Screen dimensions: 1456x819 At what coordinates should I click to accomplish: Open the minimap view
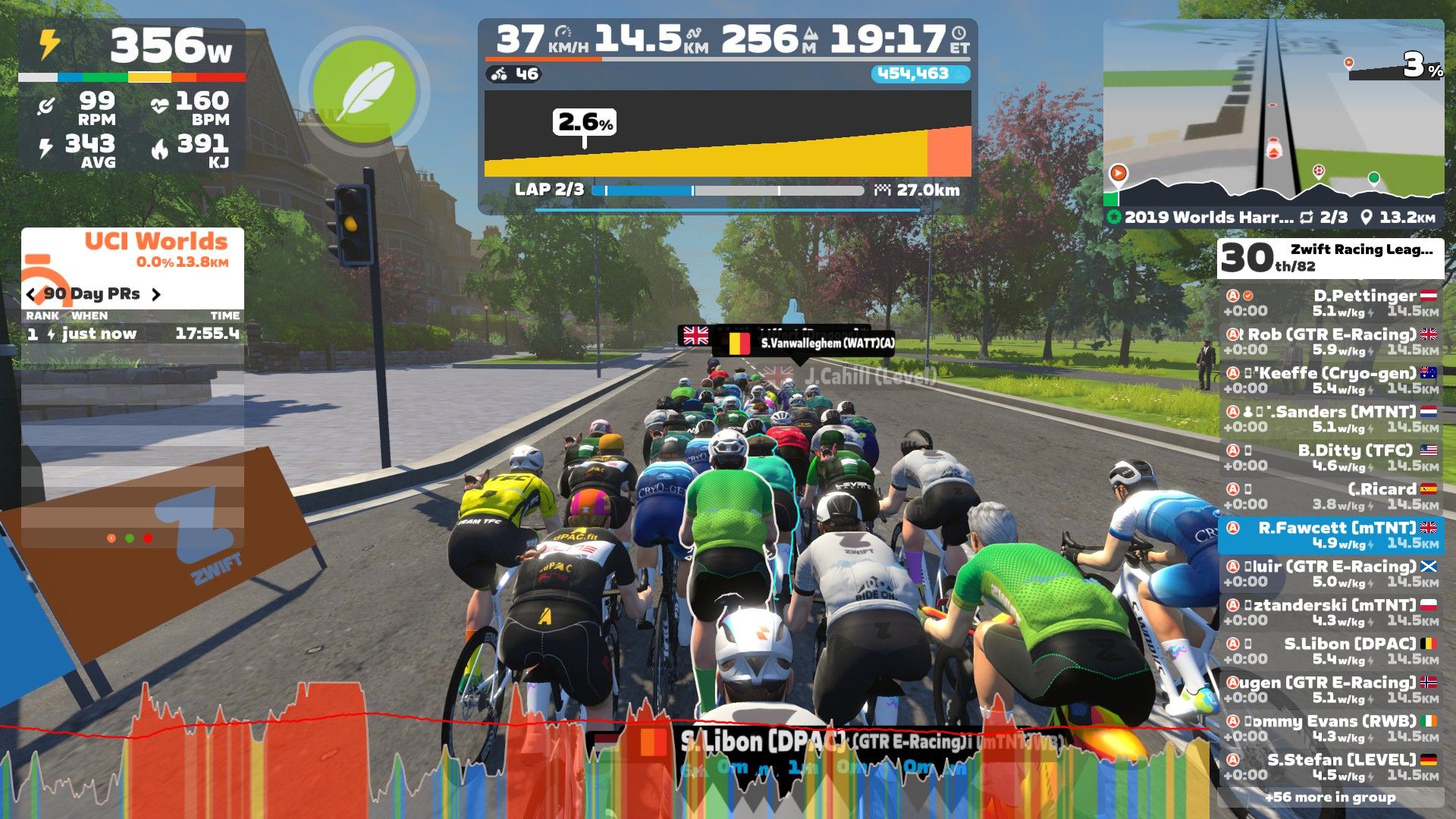pyautogui.click(x=1273, y=114)
